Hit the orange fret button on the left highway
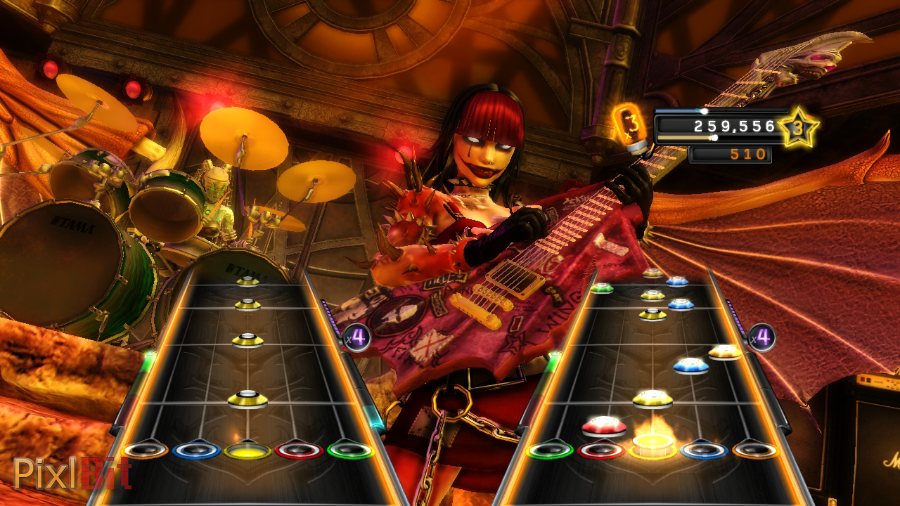900x506 pixels. point(146,450)
